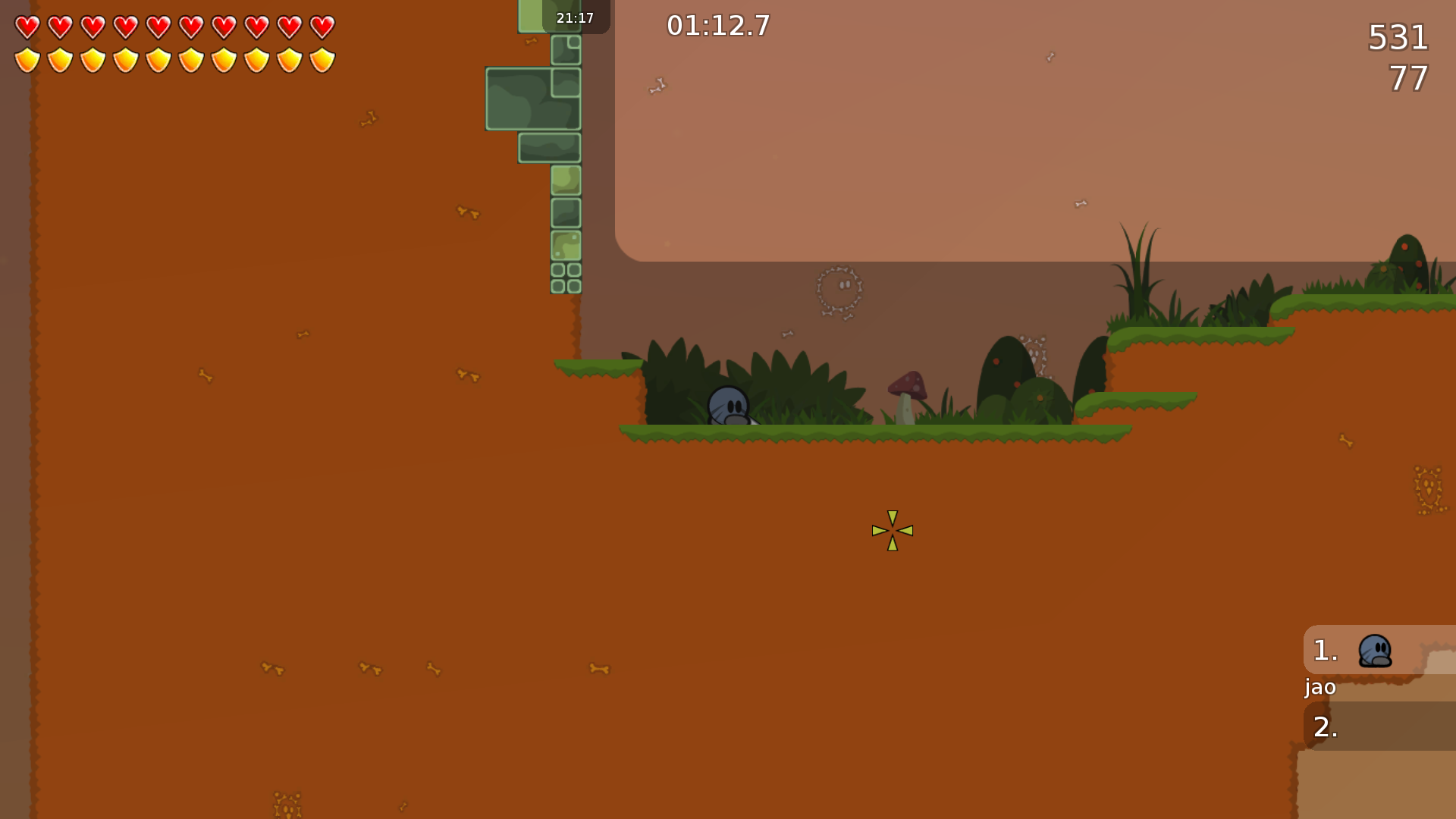Select the race timer showing 01:12.7
This screenshot has width=1456, height=819.
point(717,25)
